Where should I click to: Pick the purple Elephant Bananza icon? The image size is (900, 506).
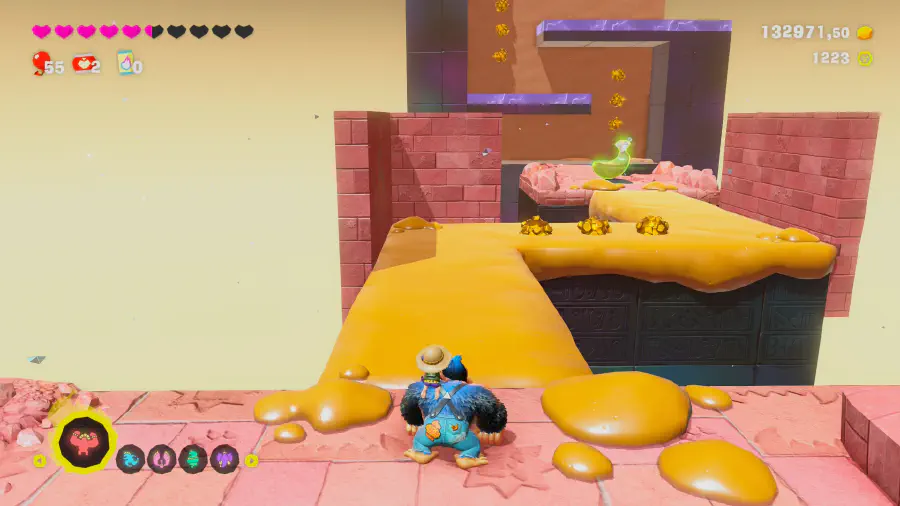(x=224, y=459)
